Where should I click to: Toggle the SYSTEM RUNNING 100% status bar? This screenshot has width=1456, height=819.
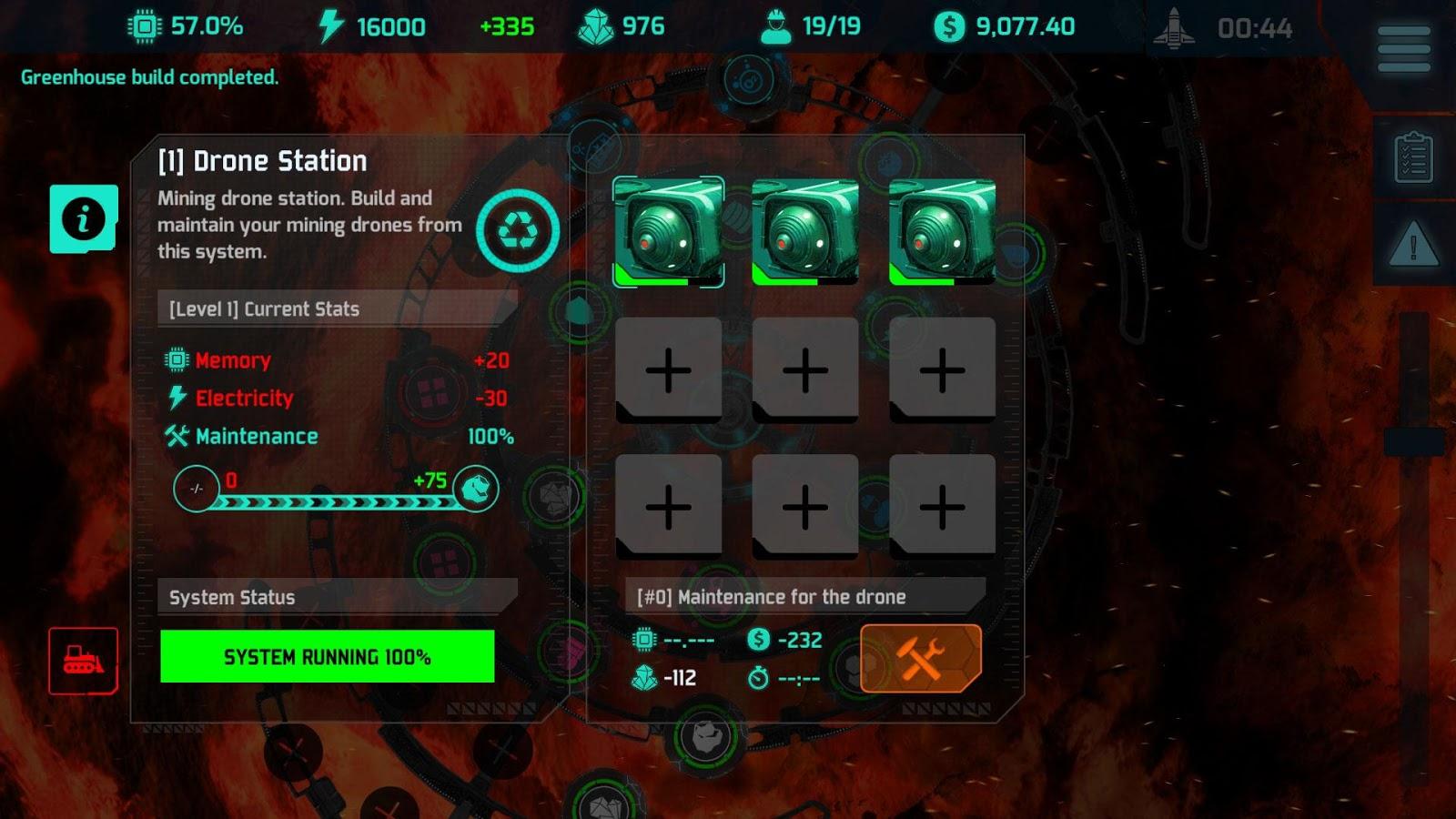coord(328,656)
